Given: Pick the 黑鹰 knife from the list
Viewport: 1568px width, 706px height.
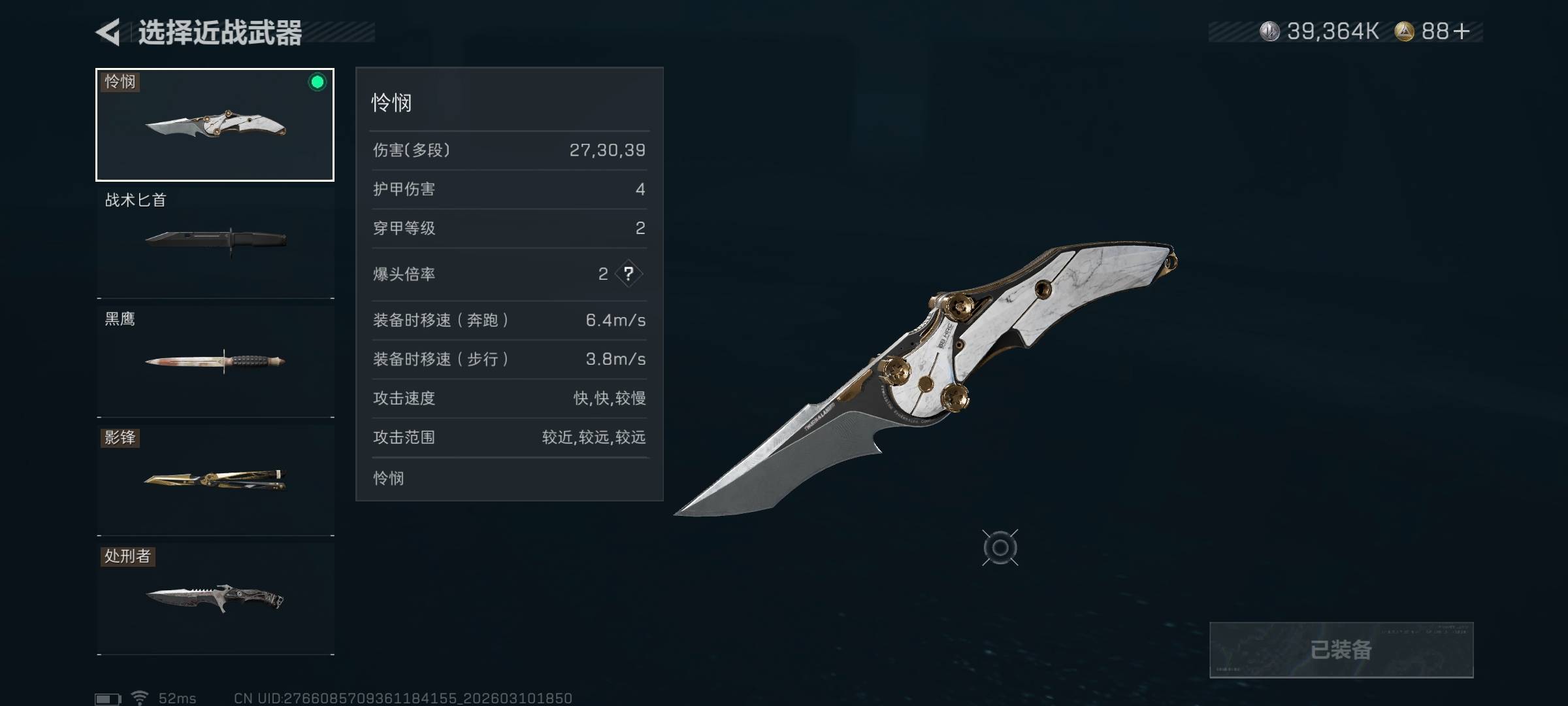Looking at the screenshot, I should [x=215, y=360].
